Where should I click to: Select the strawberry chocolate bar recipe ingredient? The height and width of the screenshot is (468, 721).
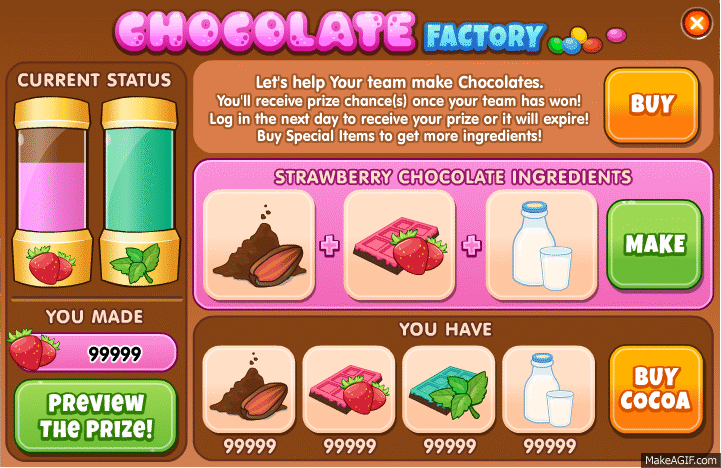click(399, 244)
